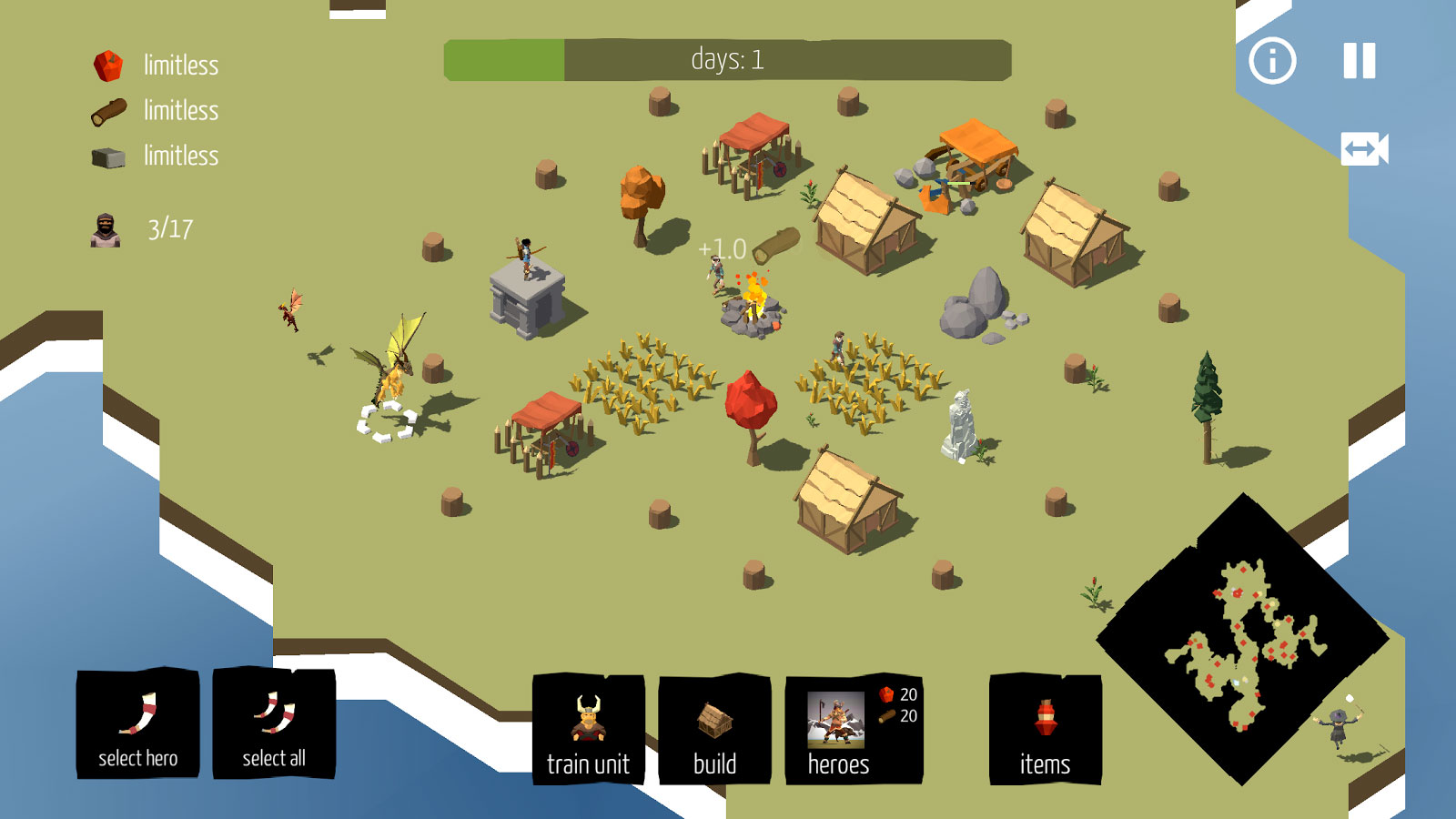This screenshot has width=1456, height=819.
Task: Show the info screen
Action: pyautogui.click(x=1272, y=61)
